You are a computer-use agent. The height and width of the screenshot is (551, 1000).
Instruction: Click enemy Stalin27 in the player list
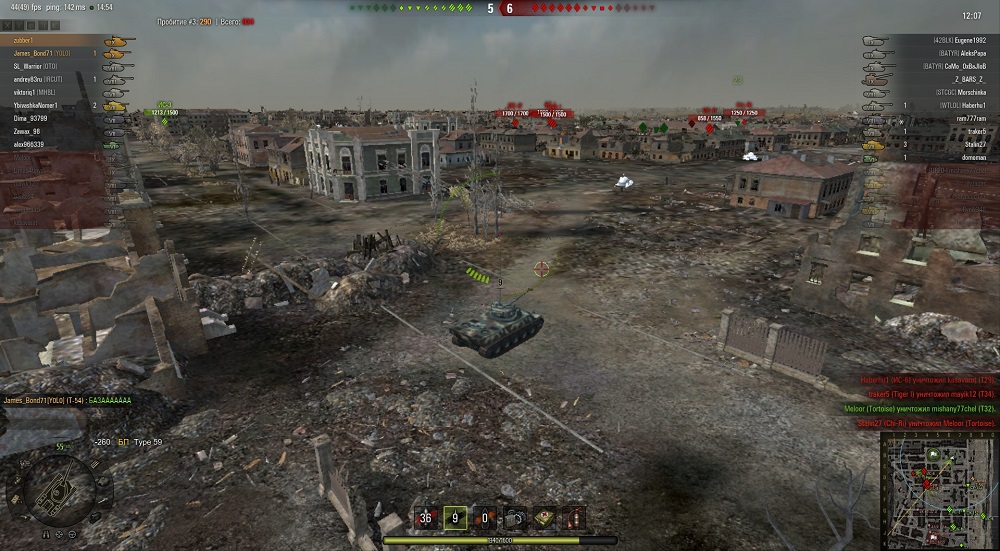[x=974, y=144]
